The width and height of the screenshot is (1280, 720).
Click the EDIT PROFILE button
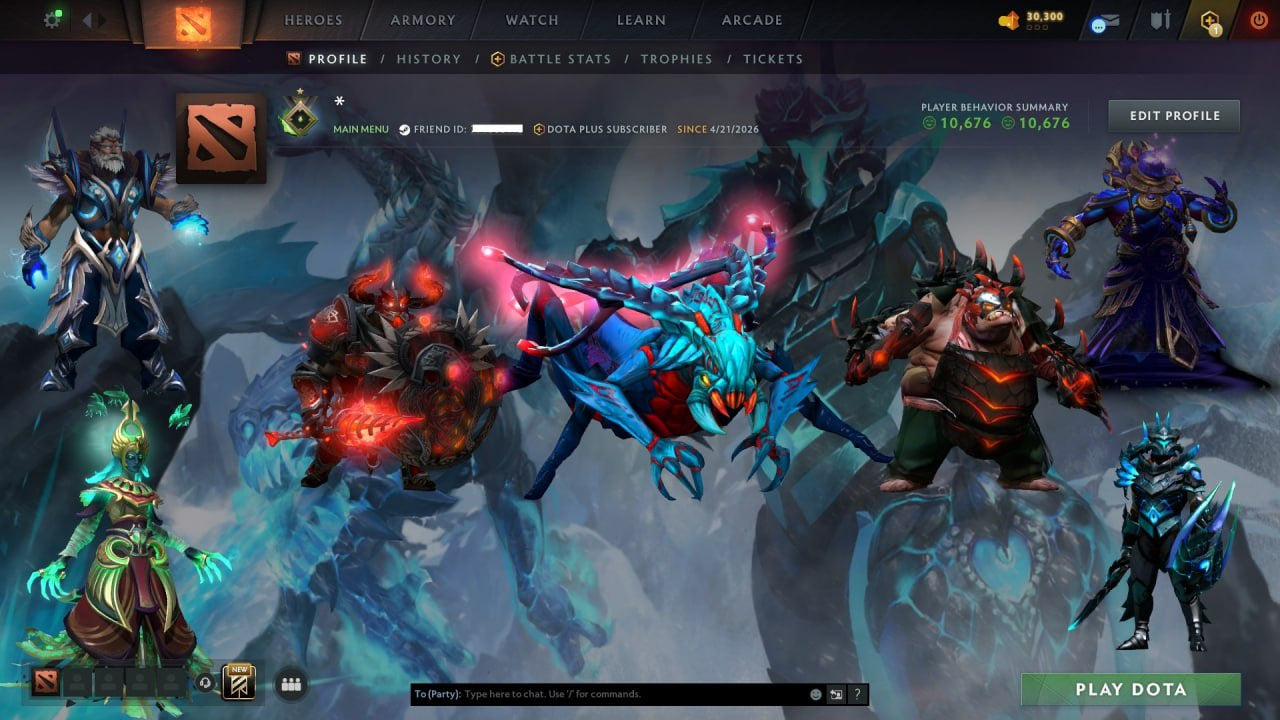(1173, 115)
